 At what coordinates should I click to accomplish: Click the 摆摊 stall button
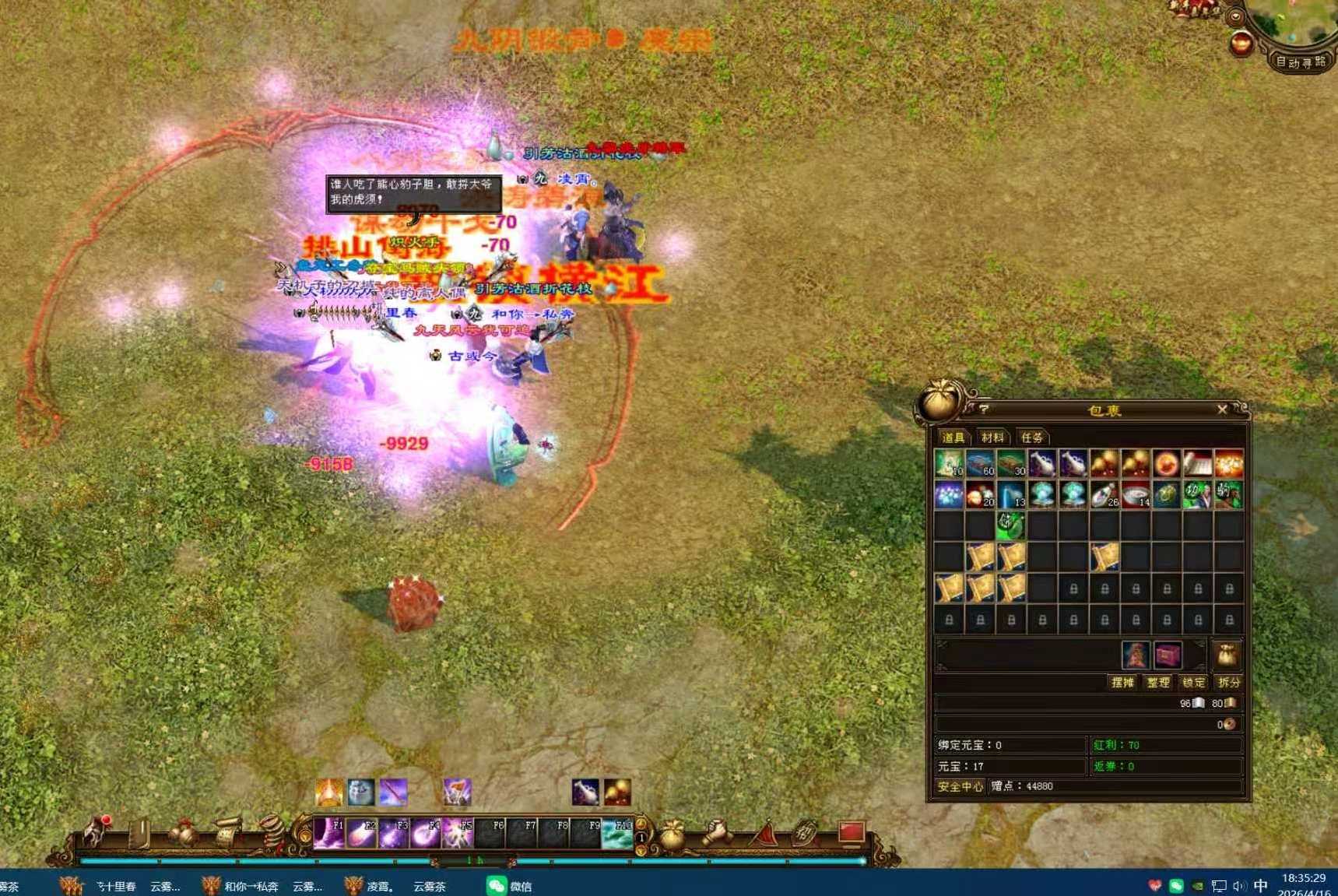point(1122,683)
